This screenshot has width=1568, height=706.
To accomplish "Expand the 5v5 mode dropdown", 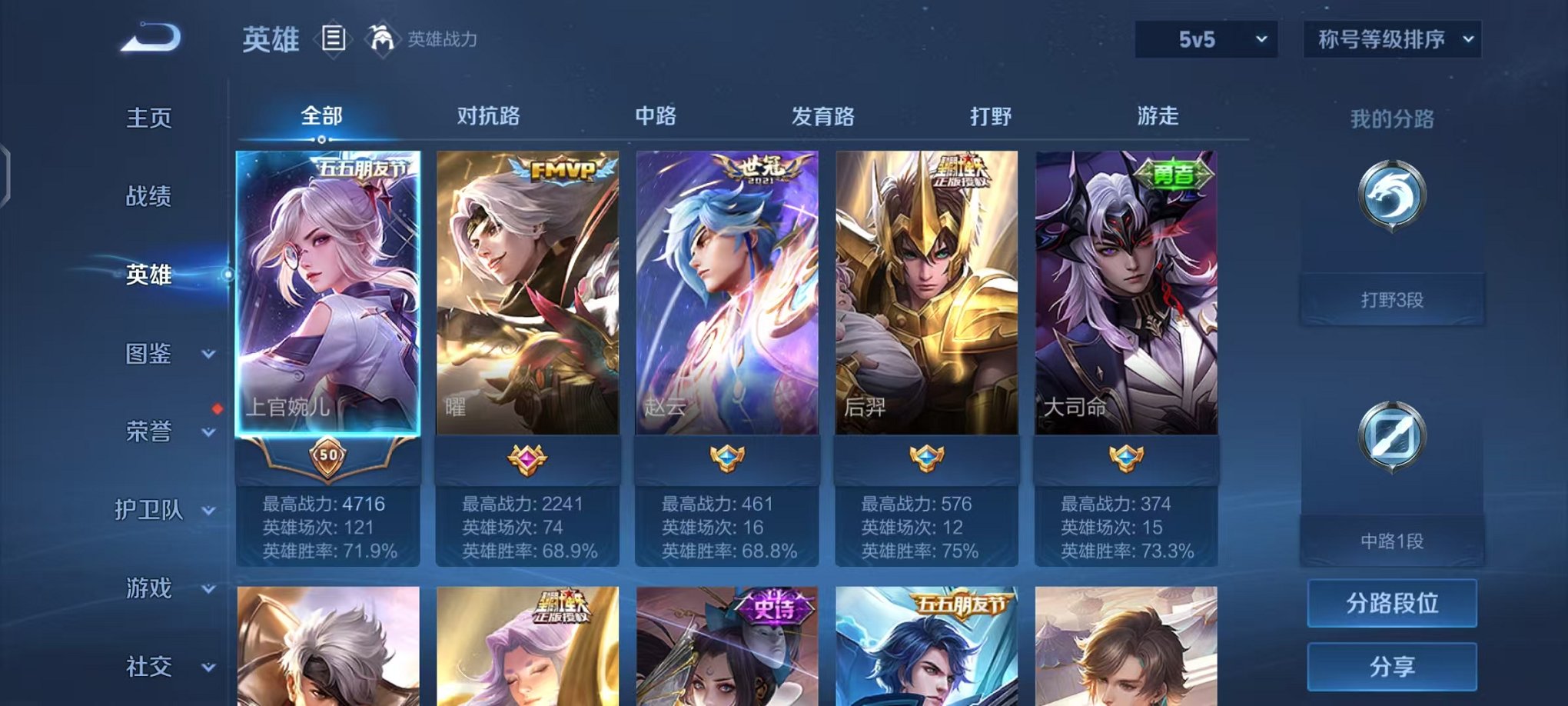I will tap(1202, 37).
